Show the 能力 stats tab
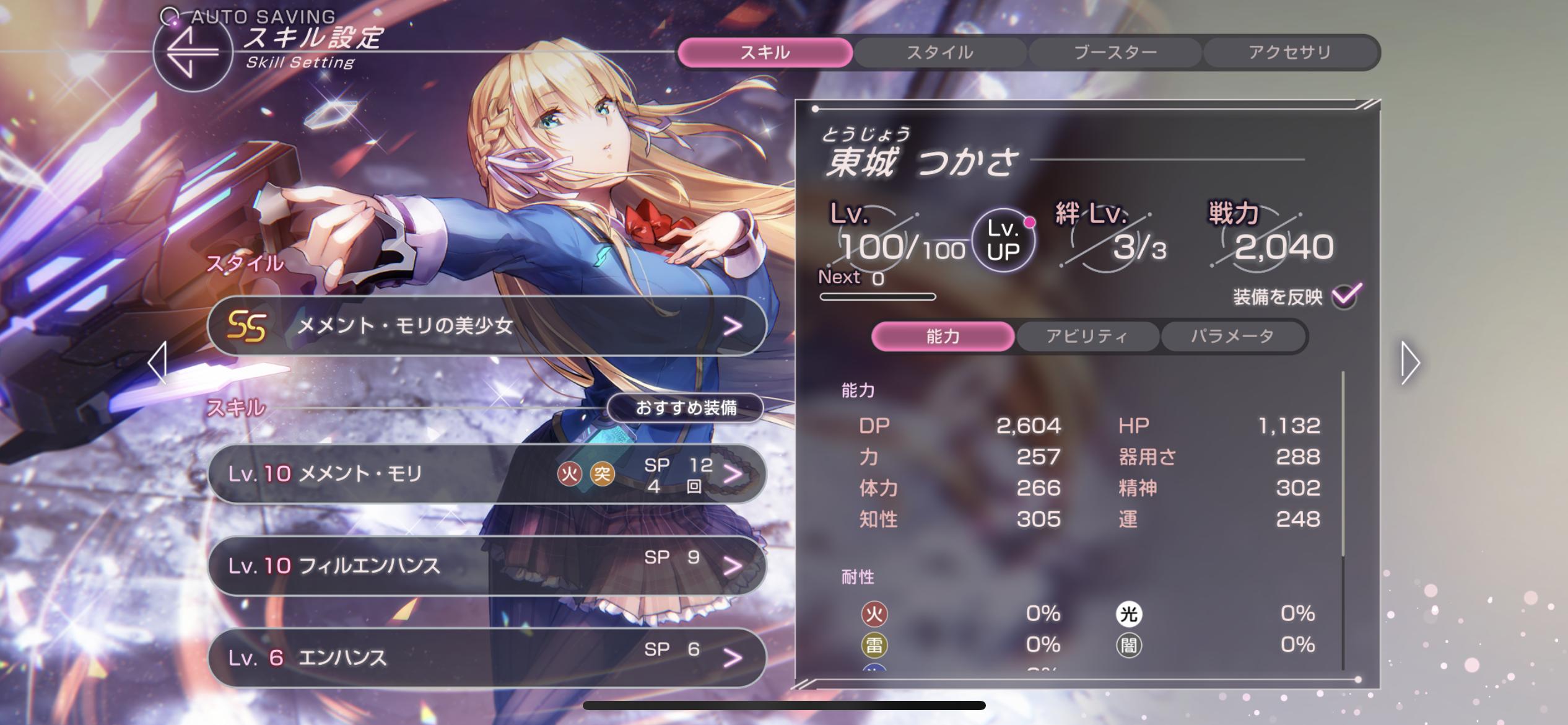The height and width of the screenshot is (725, 1568). [943, 336]
